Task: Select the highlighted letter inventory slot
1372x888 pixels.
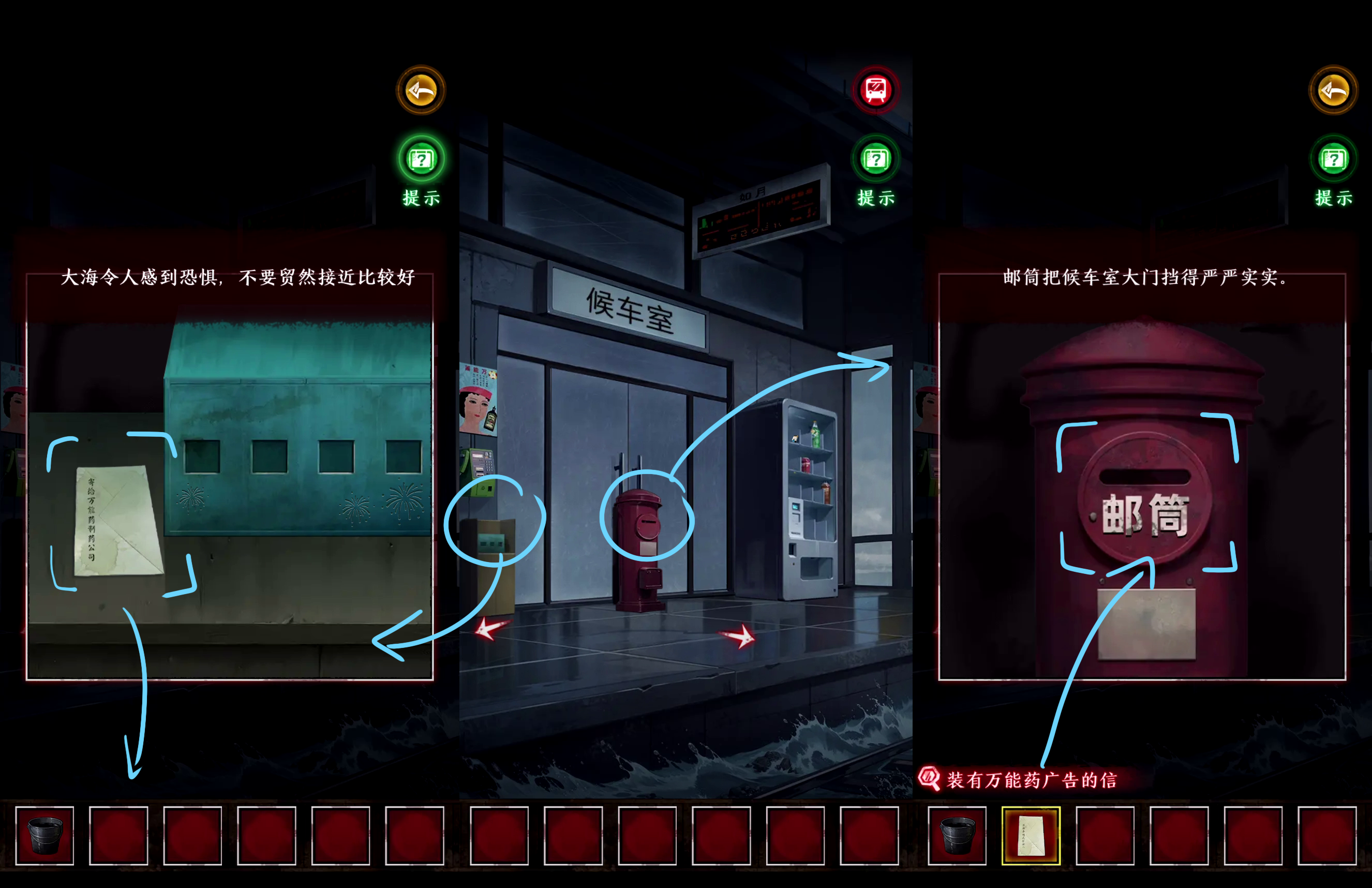Action: point(1031,836)
